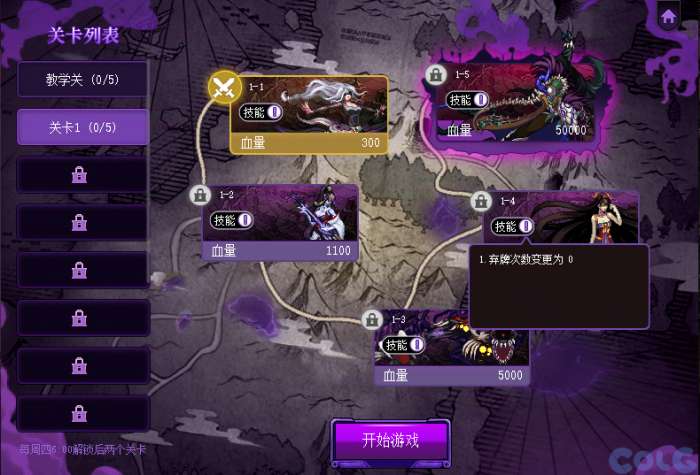This screenshot has height=475, width=700.
Task: Click the crossed swords battle marker
Action: (225, 86)
